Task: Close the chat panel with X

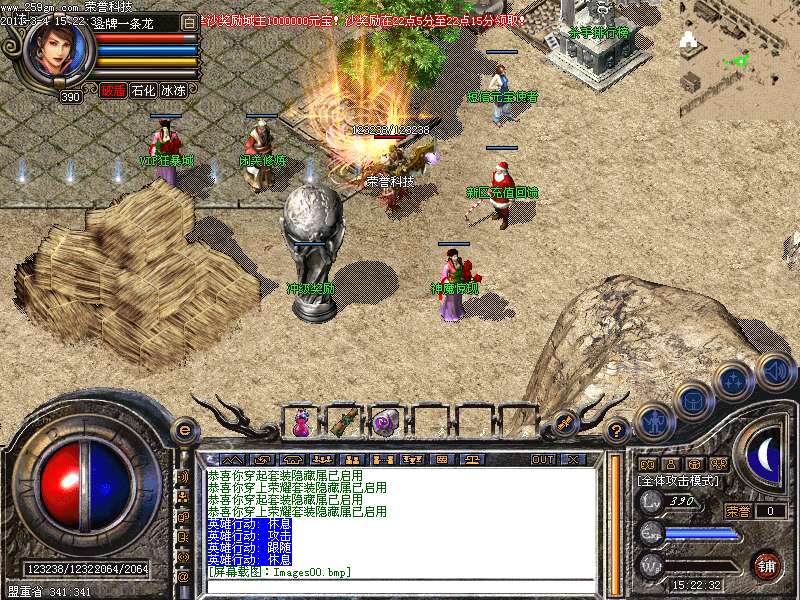Action: pos(573,459)
